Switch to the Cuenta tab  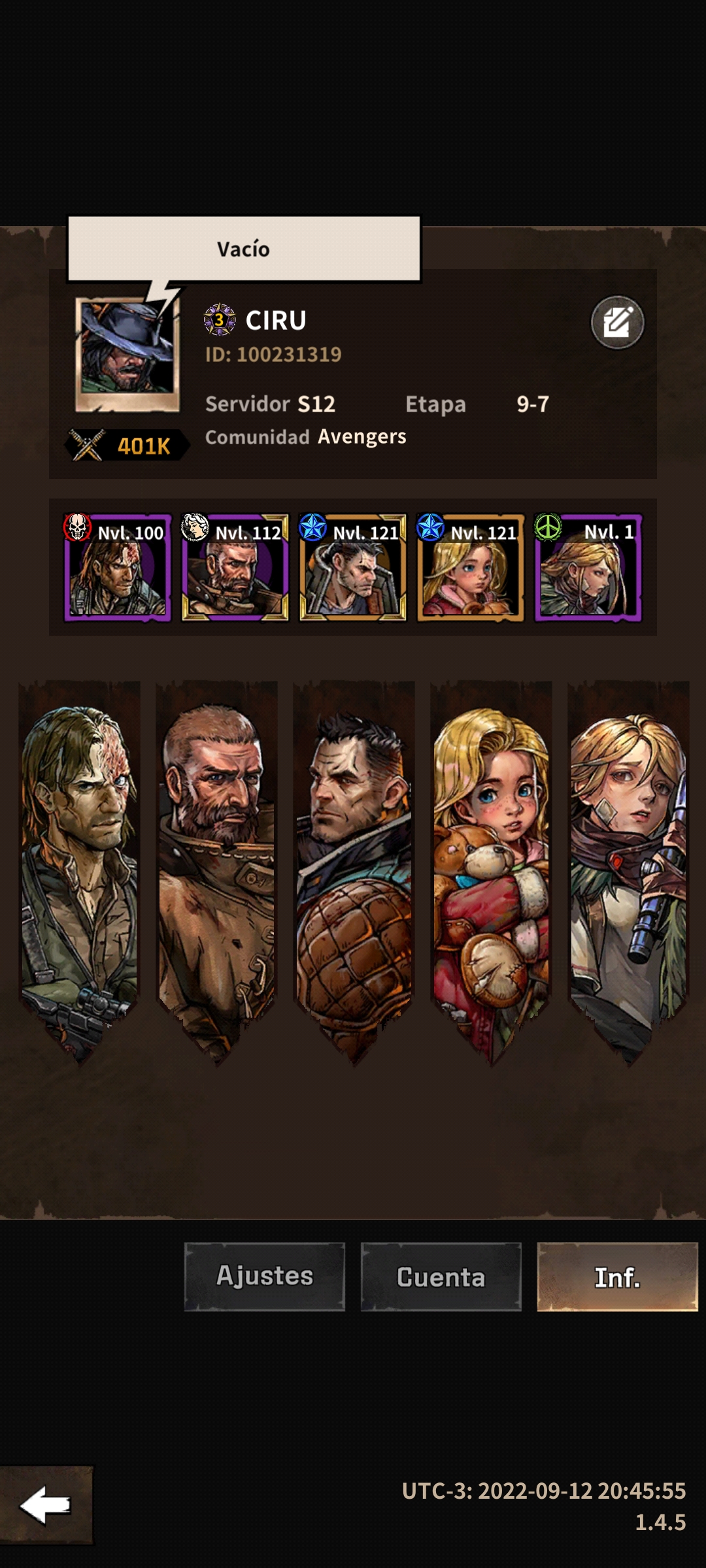pyautogui.click(x=441, y=1277)
